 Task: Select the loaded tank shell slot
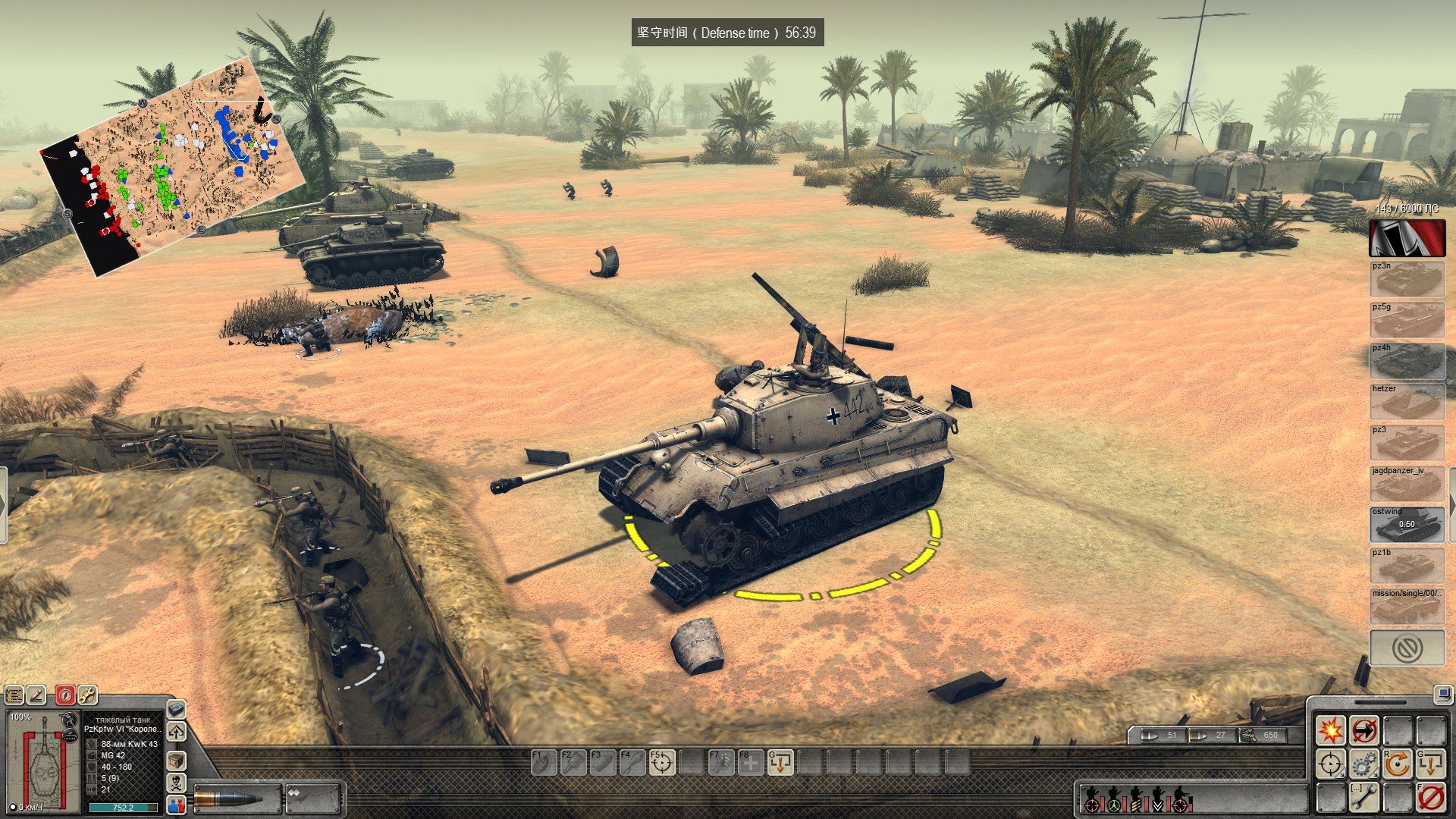click(x=236, y=799)
